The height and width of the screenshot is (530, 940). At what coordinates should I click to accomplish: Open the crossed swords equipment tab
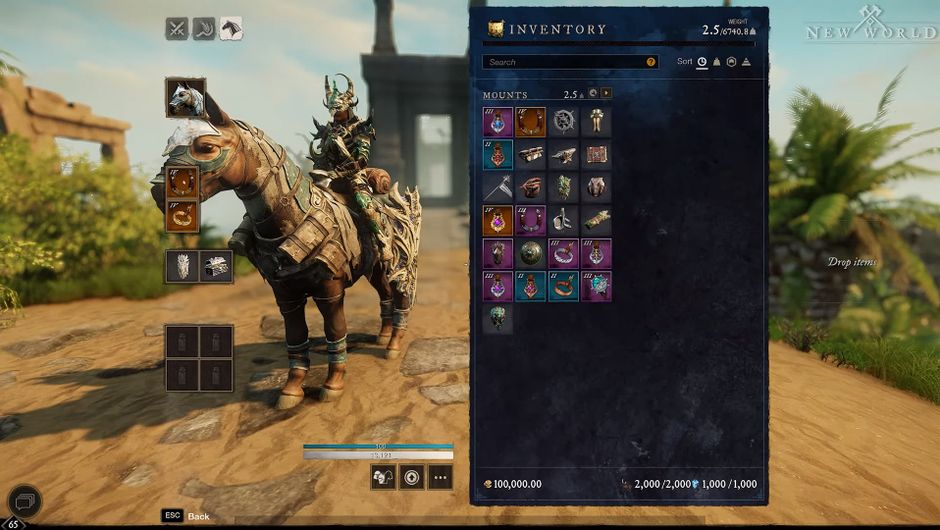177,29
